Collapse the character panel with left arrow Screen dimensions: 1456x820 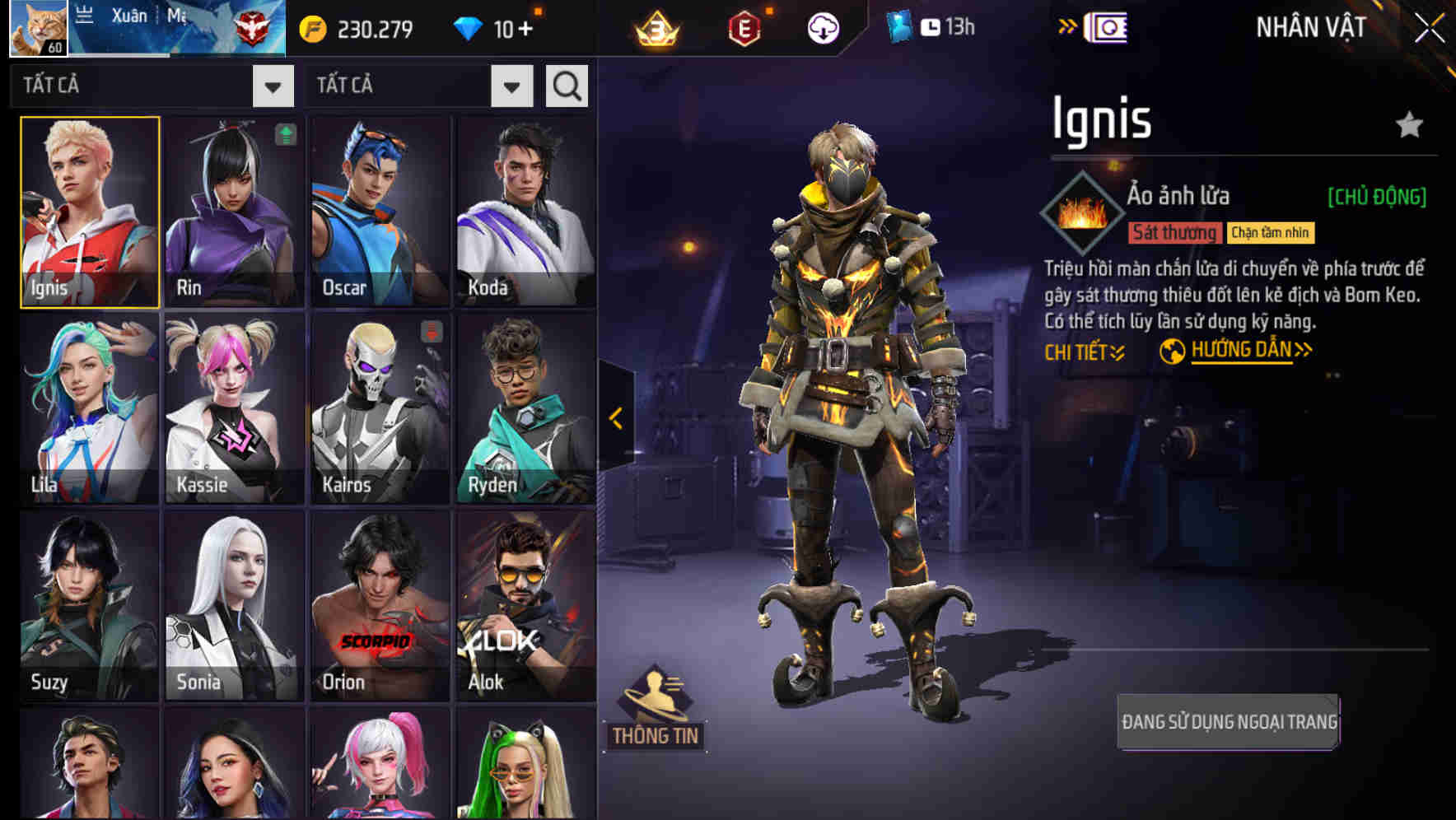pos(614,418)
